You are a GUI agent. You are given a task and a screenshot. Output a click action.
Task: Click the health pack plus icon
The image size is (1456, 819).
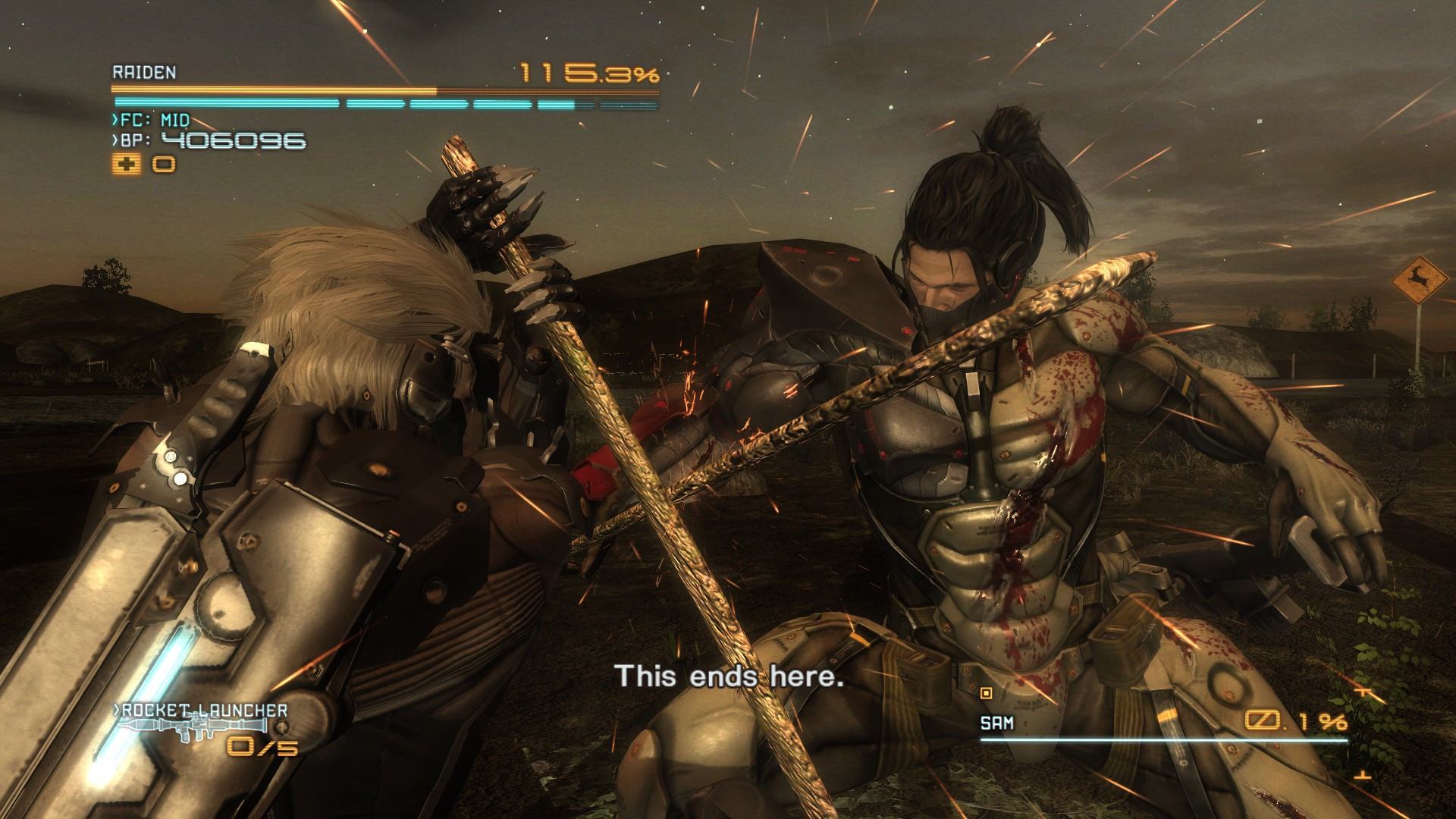coord(127,162)
